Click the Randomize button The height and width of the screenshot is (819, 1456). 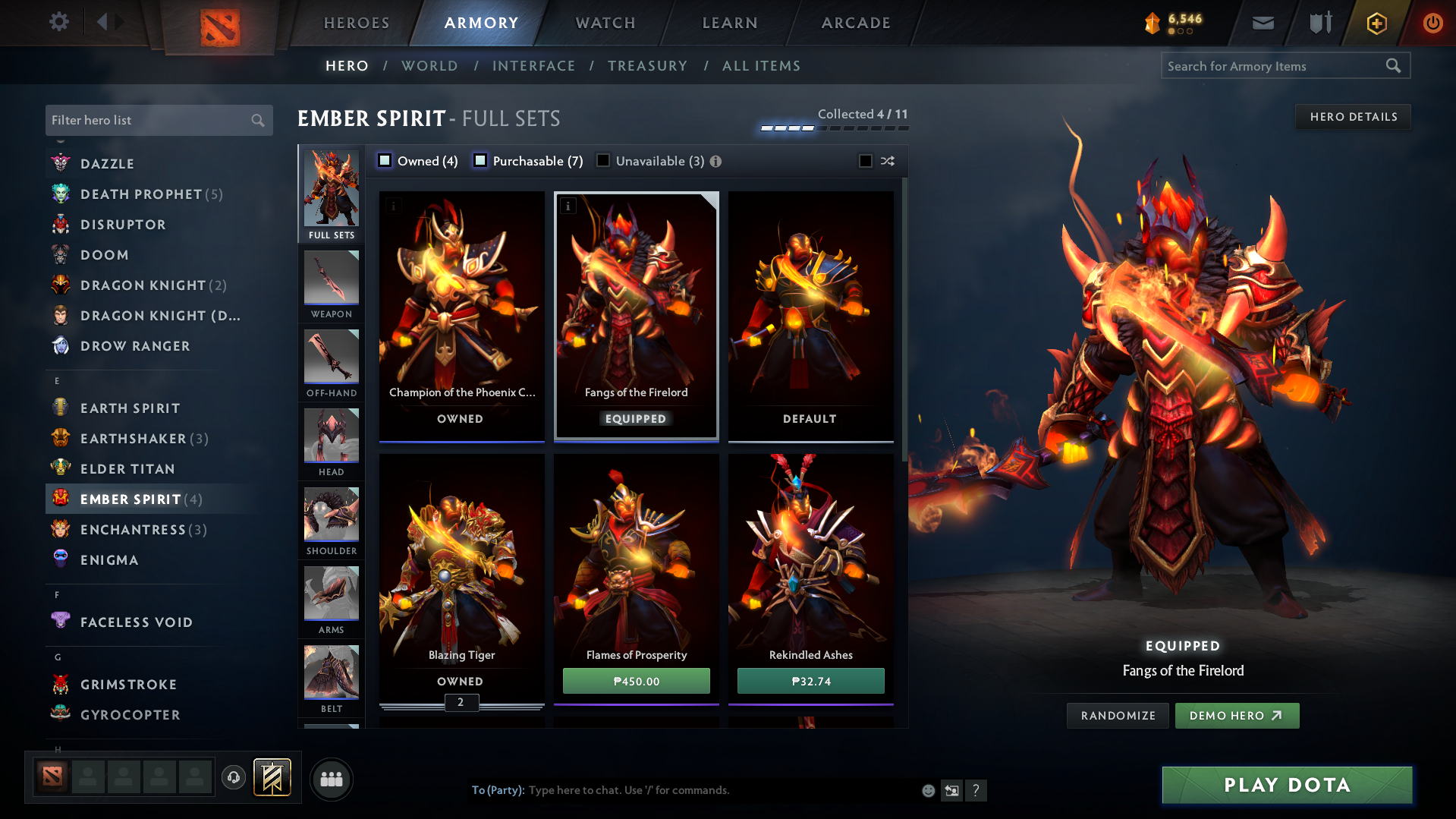click(x=1117, y=715)
